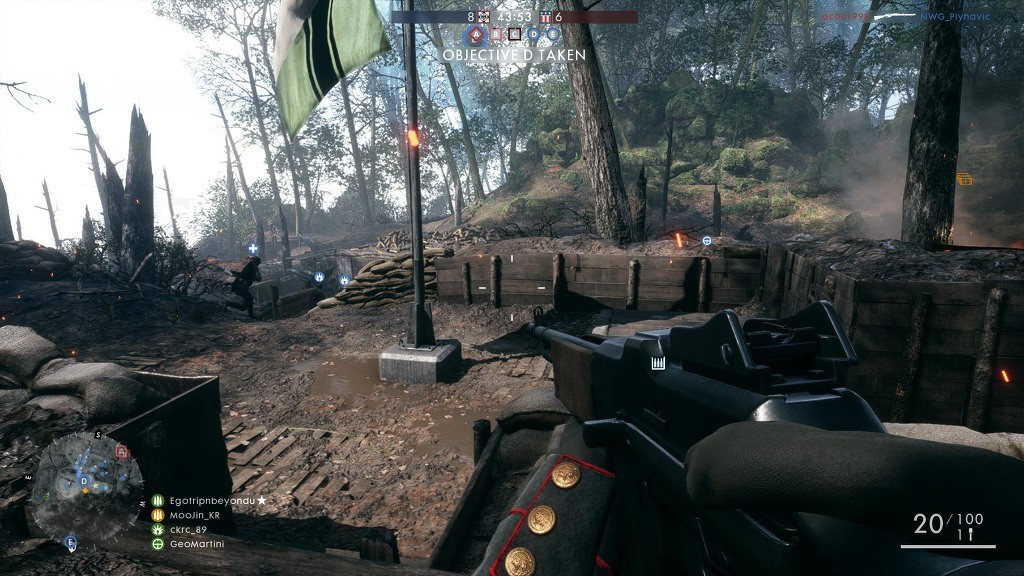Select objective C flag icon in top bar
Image resolution: width=1024 pixels, height=576 pixels.
pos(514,34)
